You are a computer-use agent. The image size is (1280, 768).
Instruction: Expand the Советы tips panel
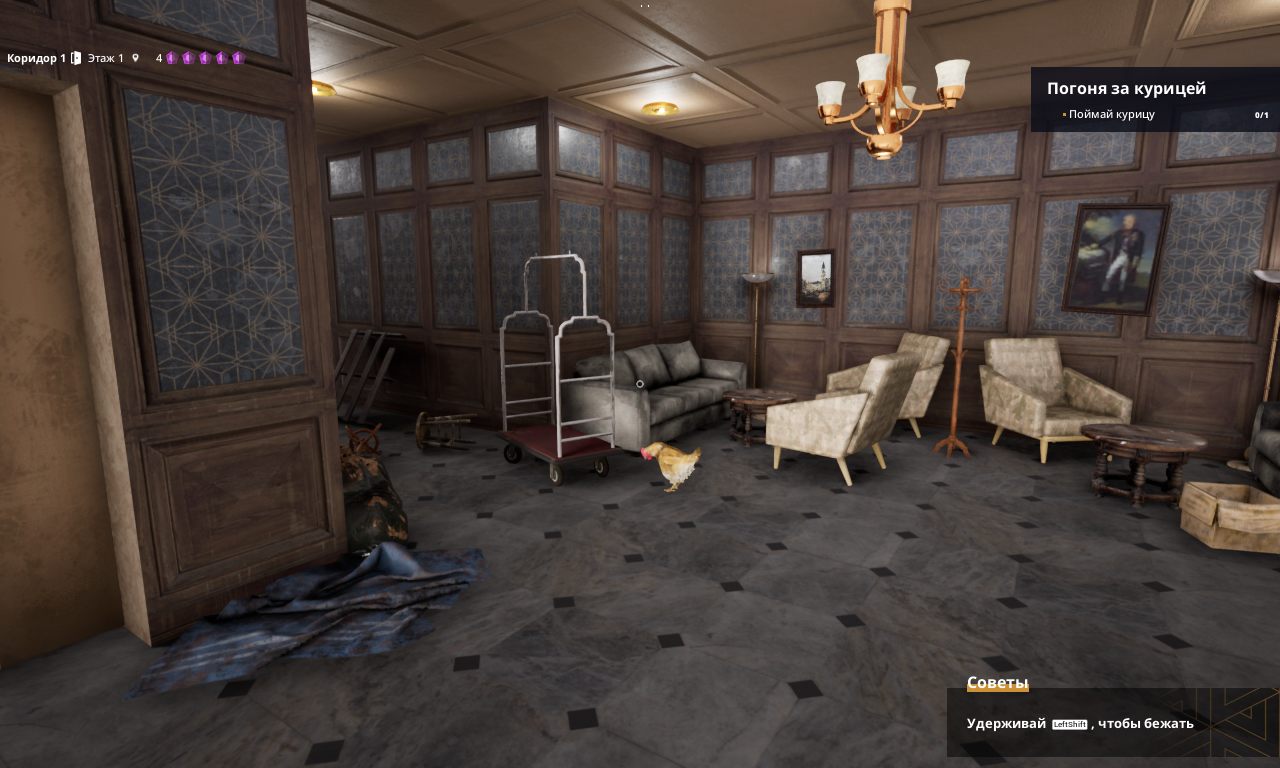997,682
